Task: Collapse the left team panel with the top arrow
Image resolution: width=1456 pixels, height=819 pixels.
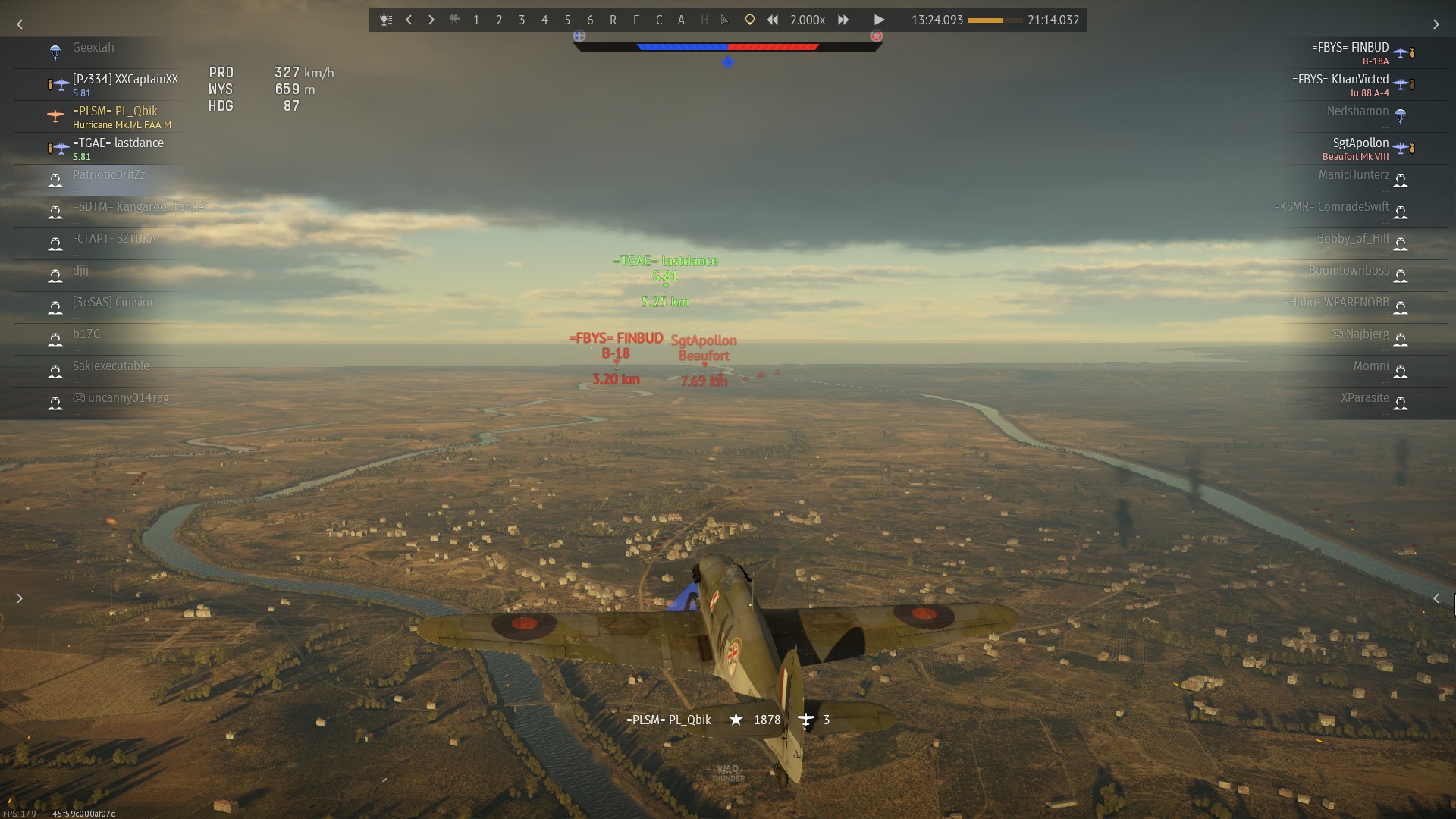Action: tap(20, 24)
